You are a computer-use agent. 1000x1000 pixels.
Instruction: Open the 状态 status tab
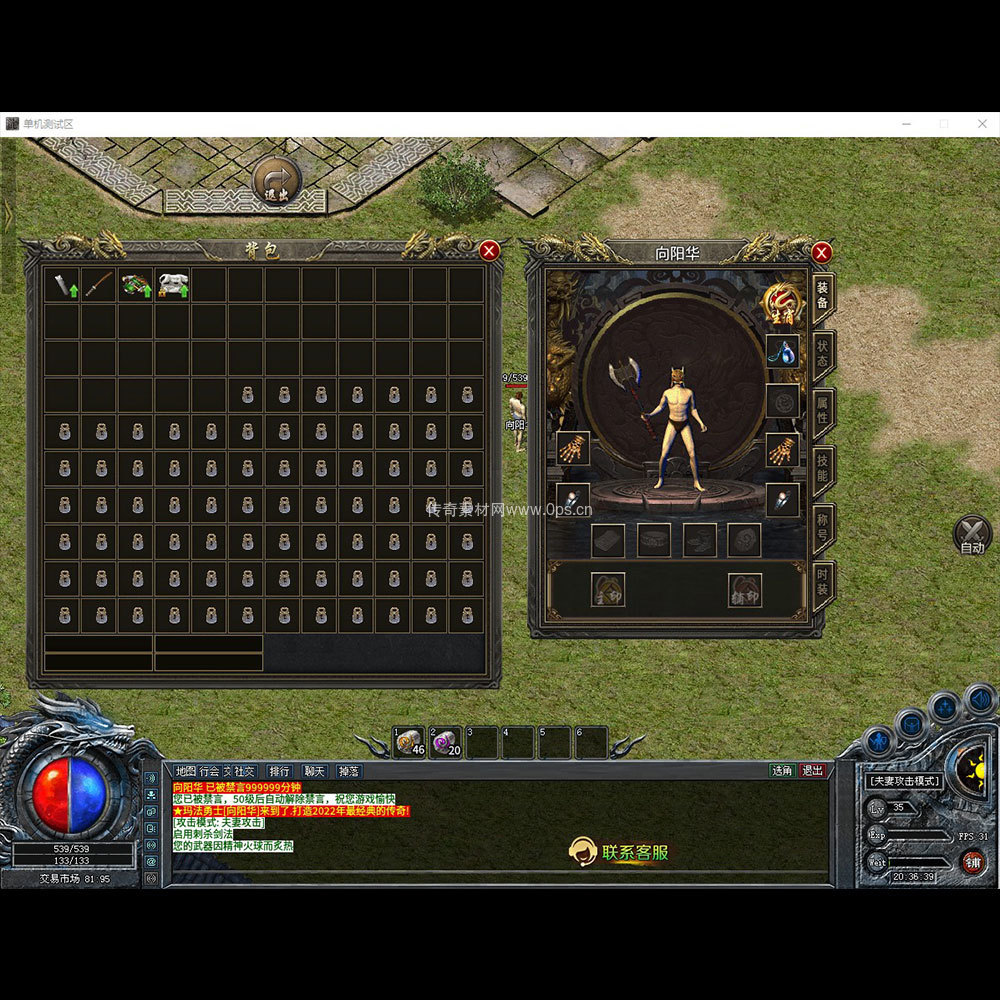pyautogui.click(x=822, y=354)
